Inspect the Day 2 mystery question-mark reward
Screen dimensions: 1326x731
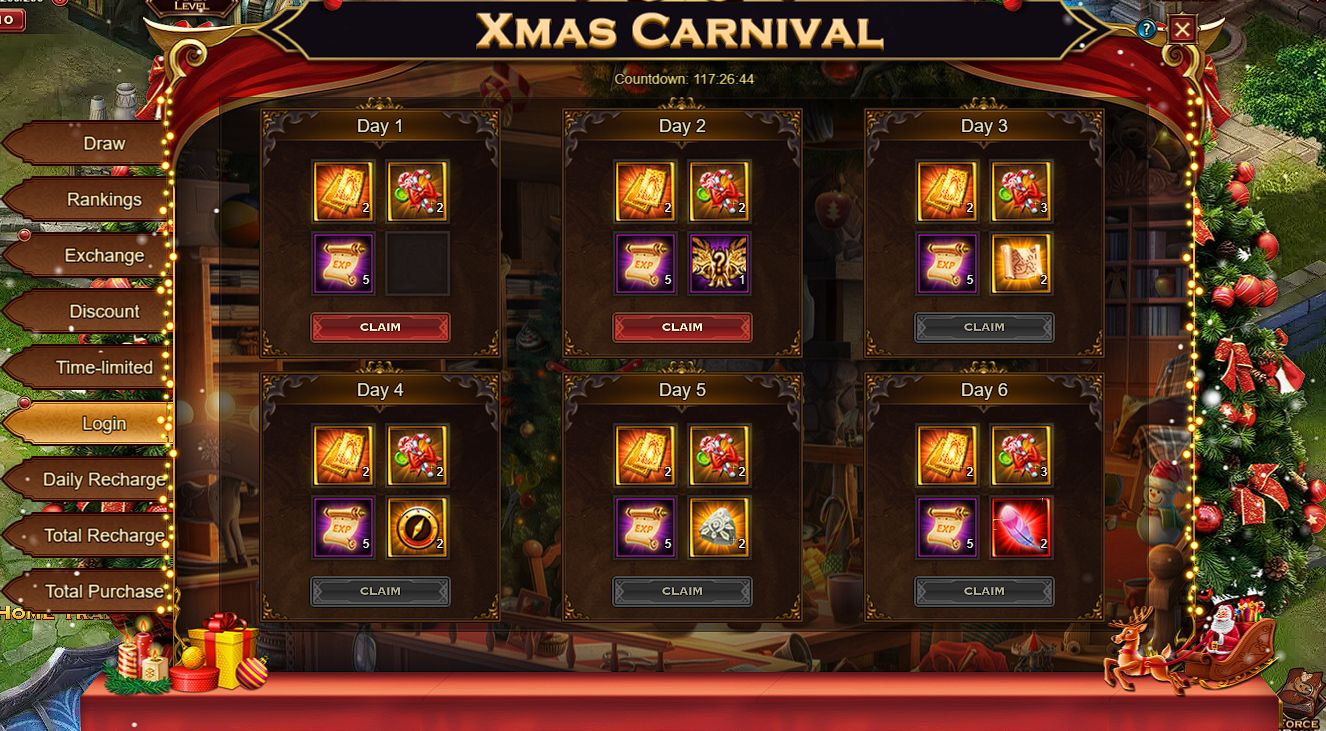719,264
